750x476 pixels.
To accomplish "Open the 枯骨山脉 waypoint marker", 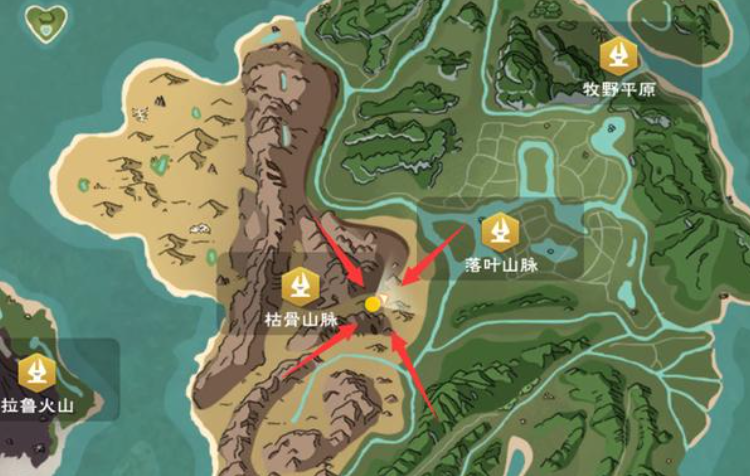I will [x=298, y=287].
